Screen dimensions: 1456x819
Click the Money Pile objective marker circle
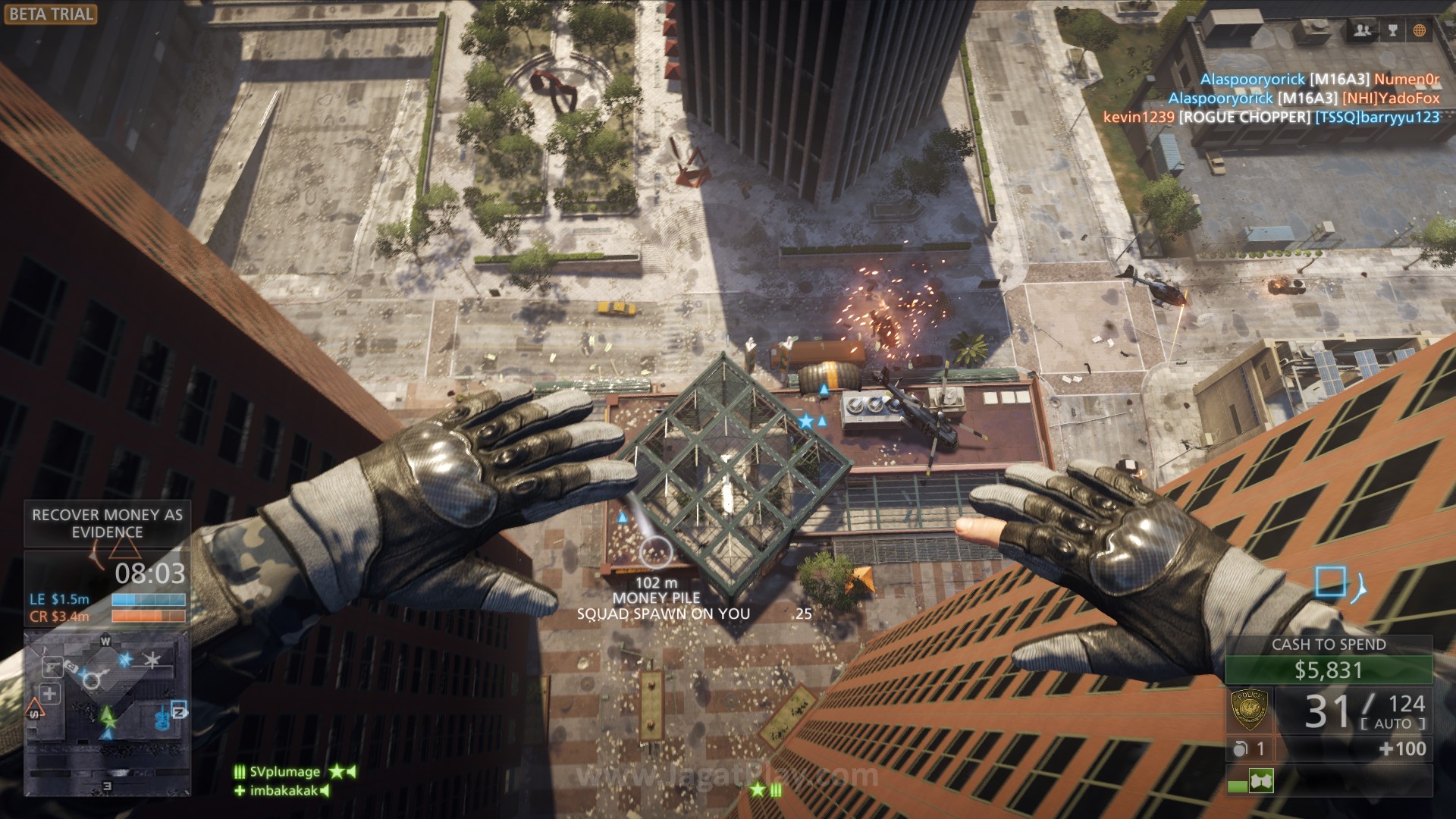pos(656,553)
